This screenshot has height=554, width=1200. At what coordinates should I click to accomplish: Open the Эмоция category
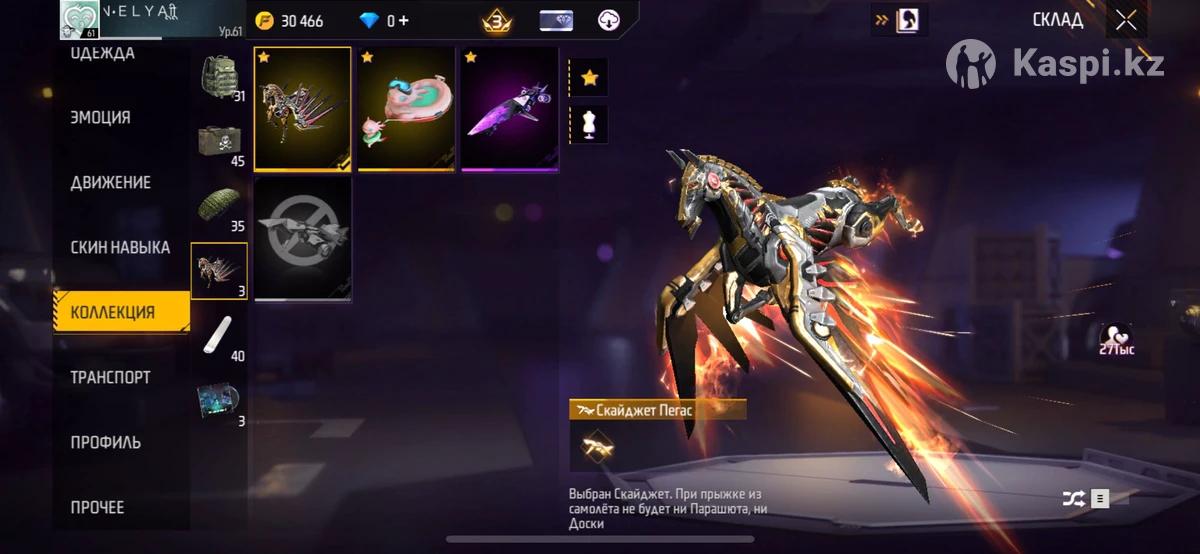point(101,118)
